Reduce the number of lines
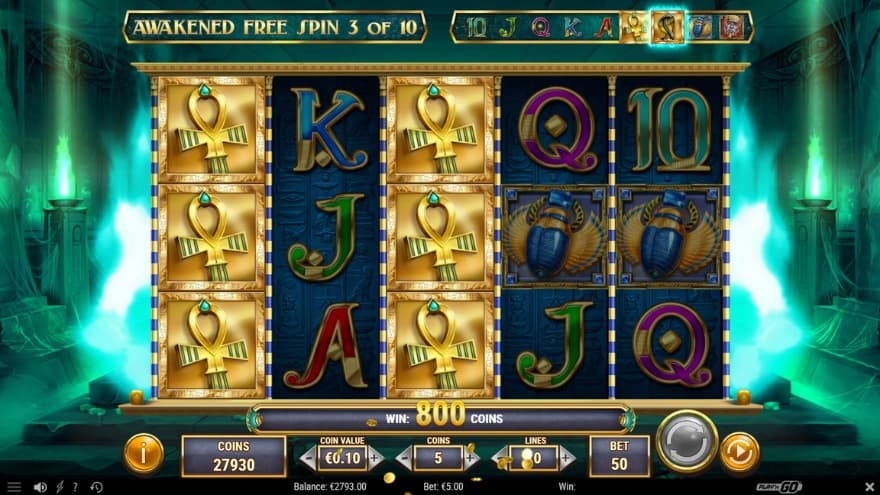Image resolution: width=880 pixels, height=495 pixels. tap(499, 458)
